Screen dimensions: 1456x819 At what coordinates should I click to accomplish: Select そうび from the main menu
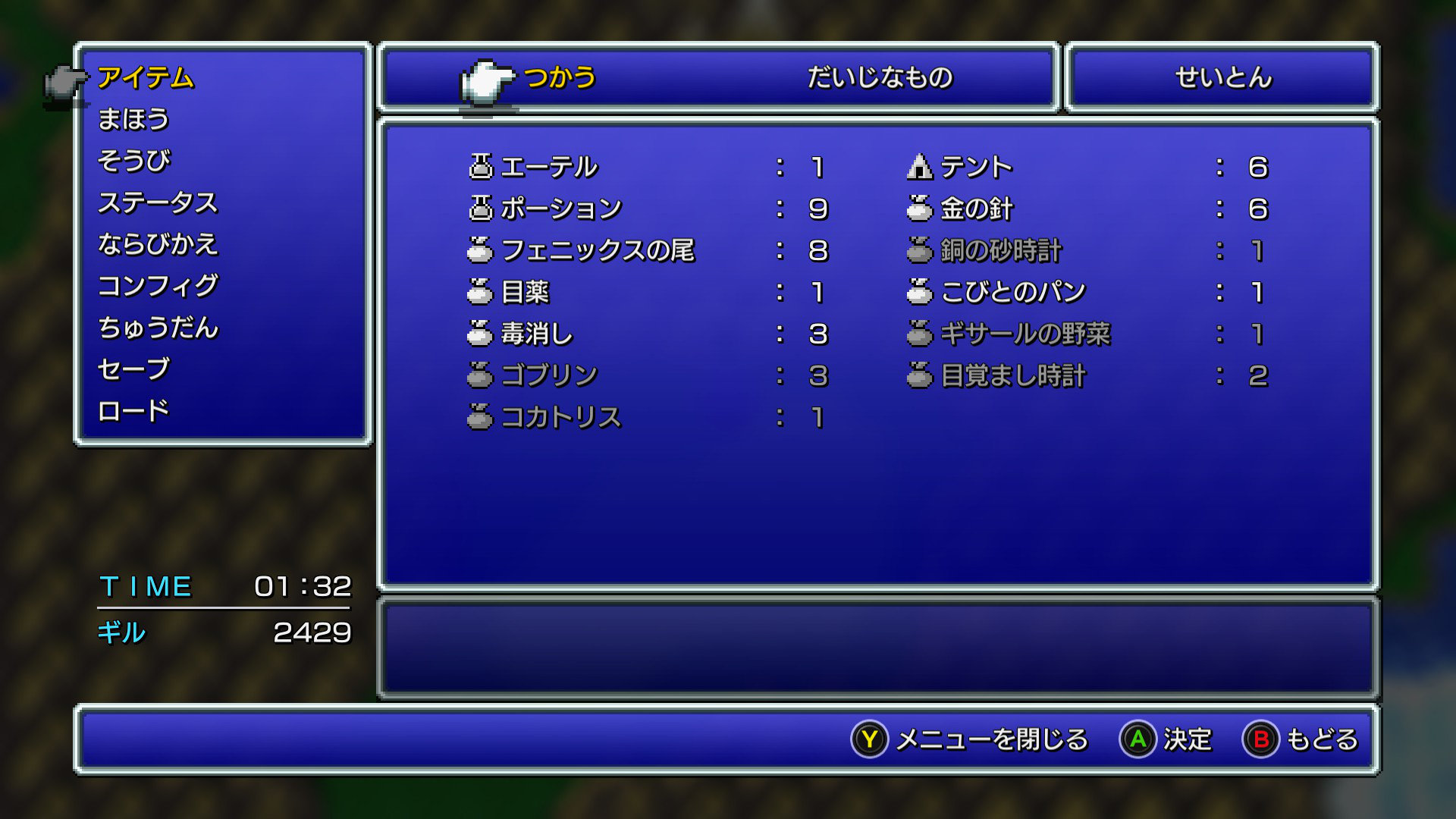click(x=134, y=161)
